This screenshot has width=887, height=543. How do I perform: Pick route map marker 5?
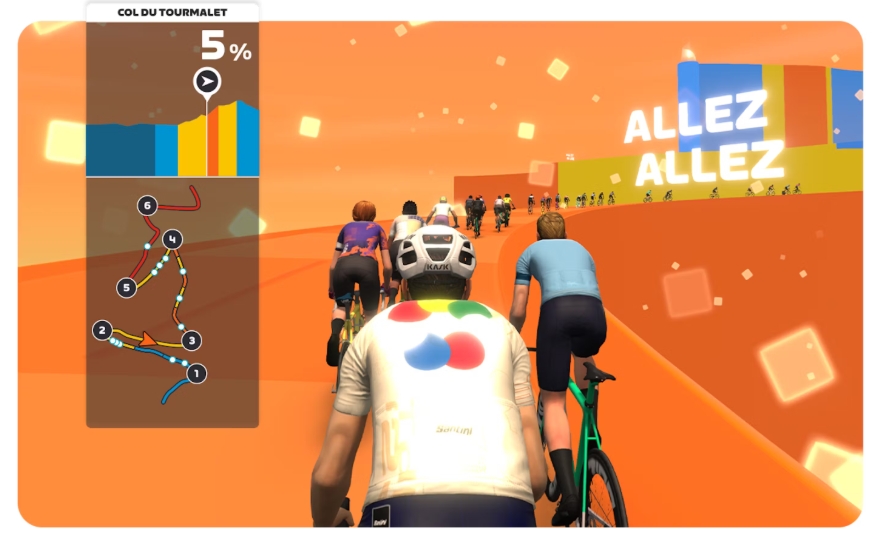(x=126, y=287)
